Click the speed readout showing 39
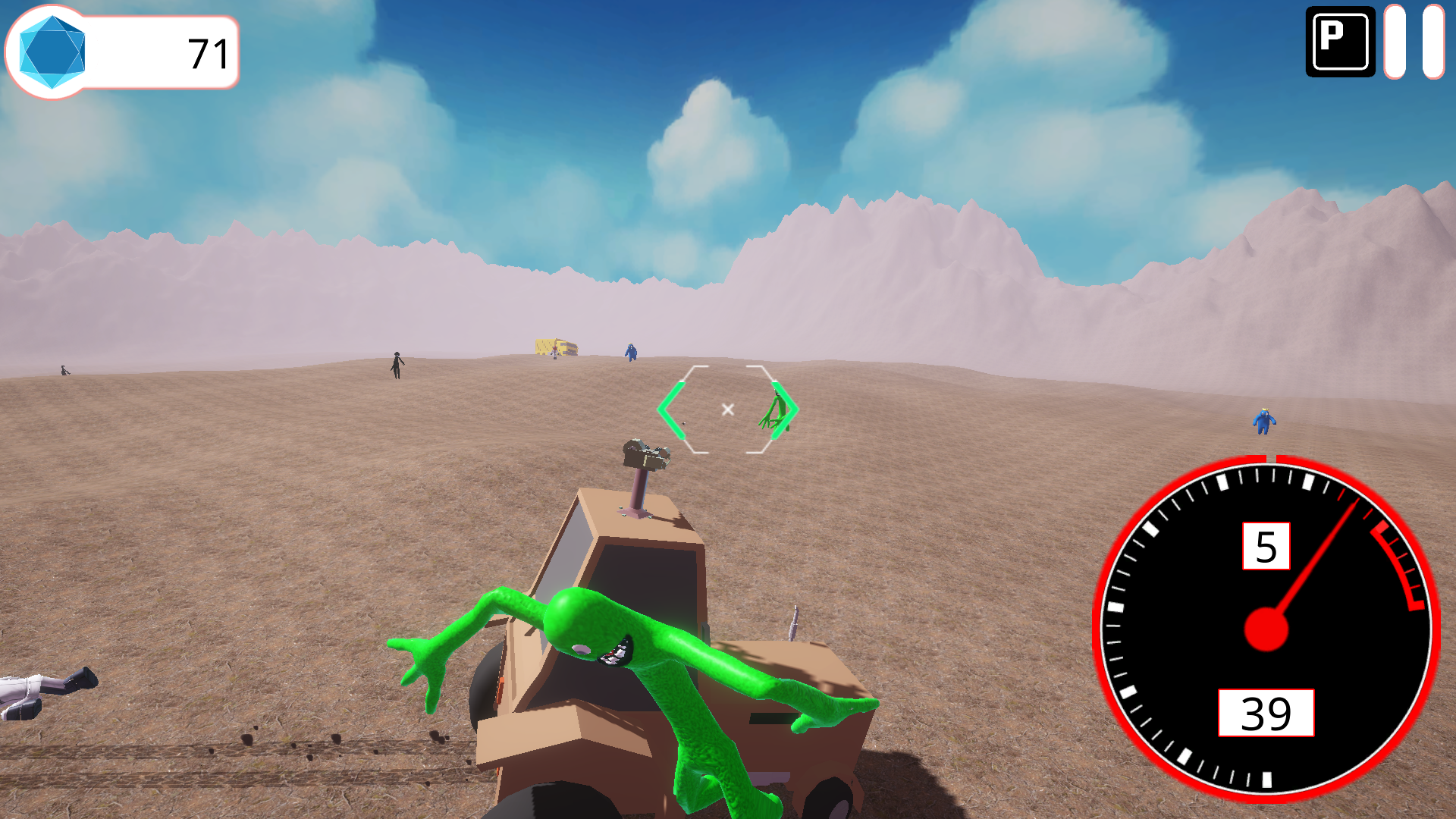Screen dimensions: 1456x819 (x=1264, y=711)
